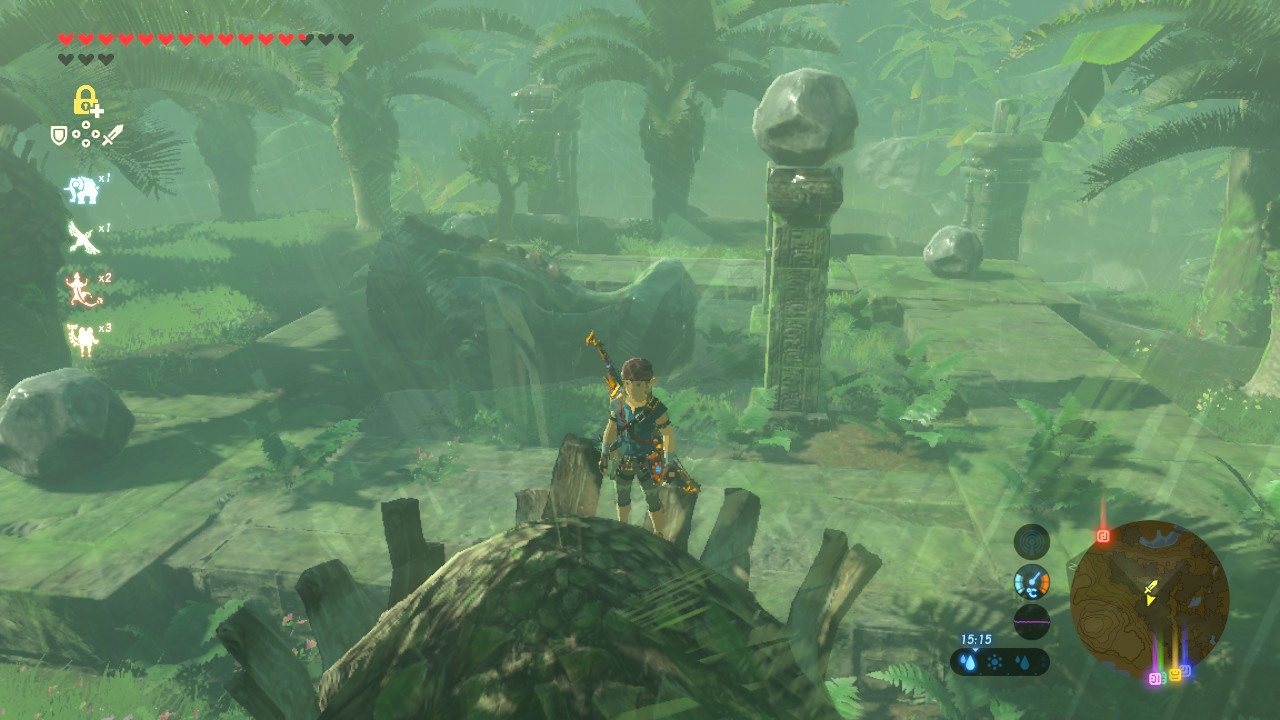Activate Daruk's Protection lizard ability icon

[x=80, y=289]
